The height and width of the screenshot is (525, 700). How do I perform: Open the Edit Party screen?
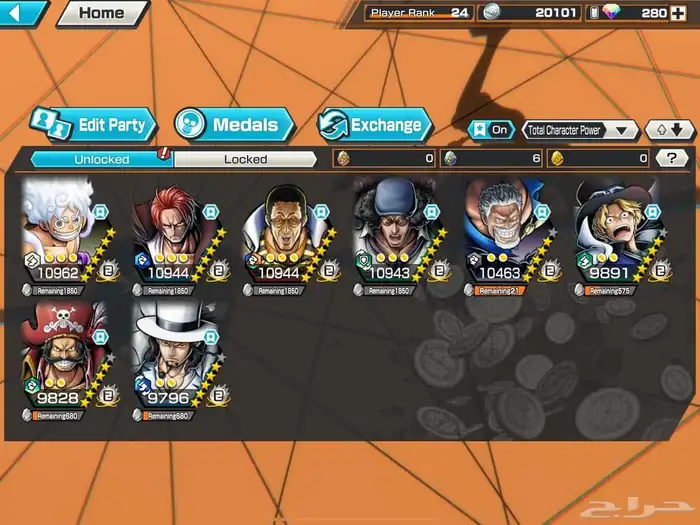click(93, 125)
